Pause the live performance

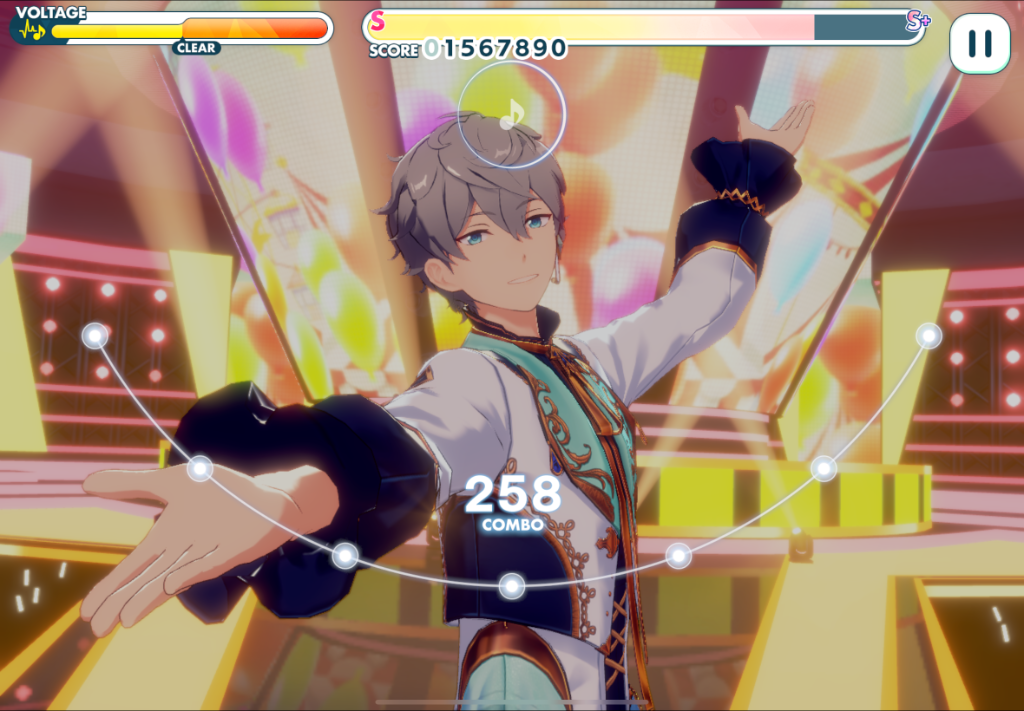(979, 43)
